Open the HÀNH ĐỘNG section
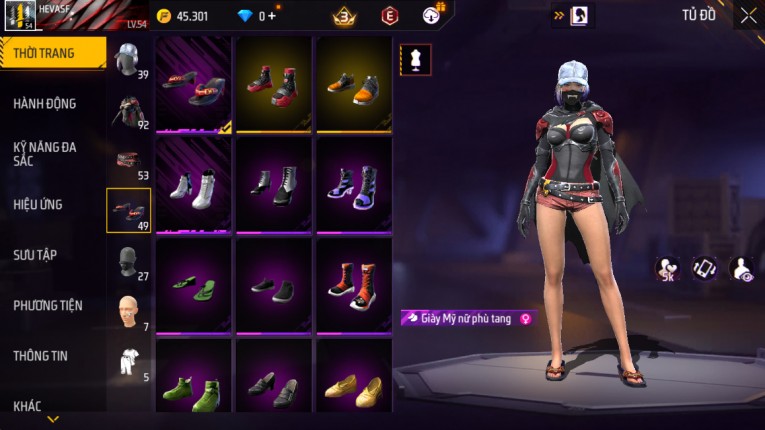765x430 pixels. pos(45,103)
